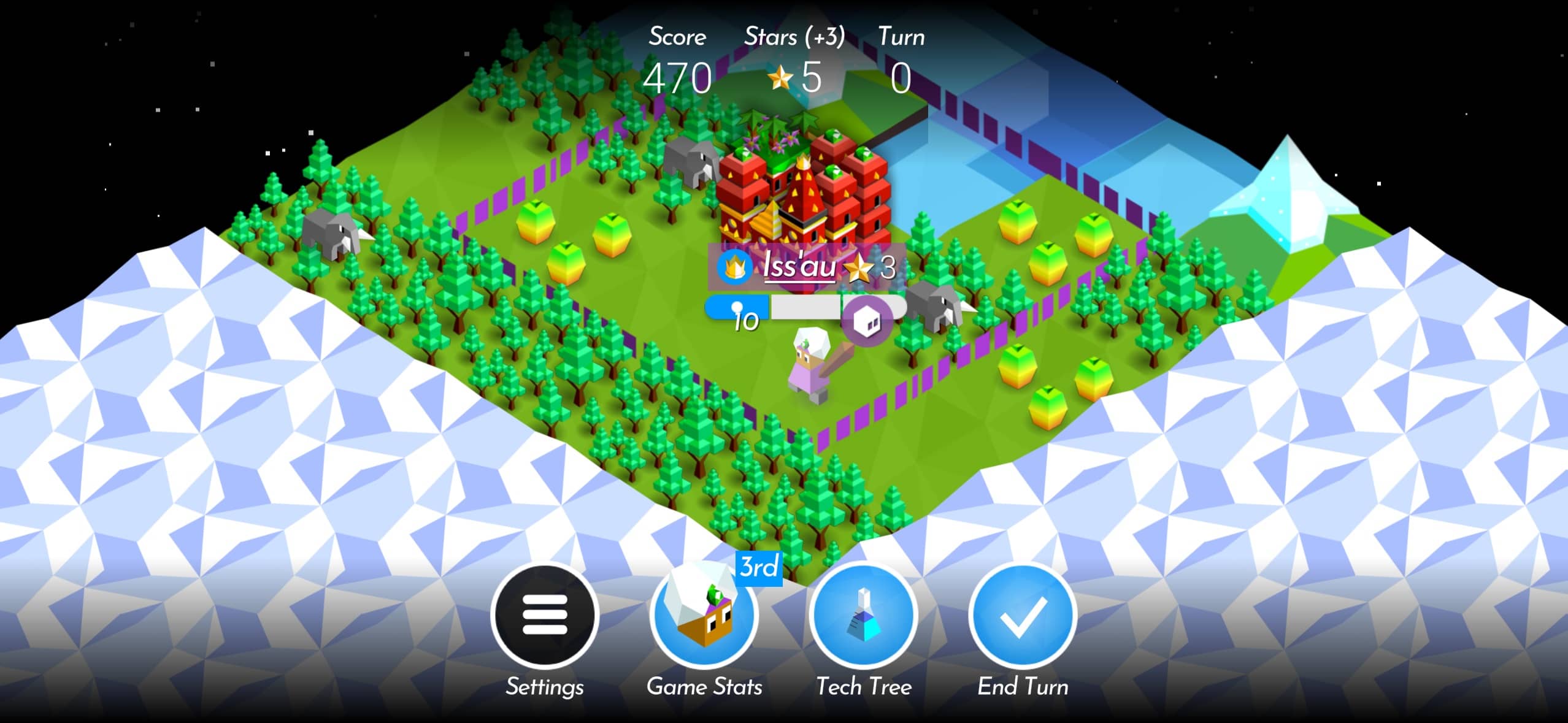The width and height of the screenshot is (1568, 723).
Task: Select the Iss'au city name label
Action: point(799,267)
